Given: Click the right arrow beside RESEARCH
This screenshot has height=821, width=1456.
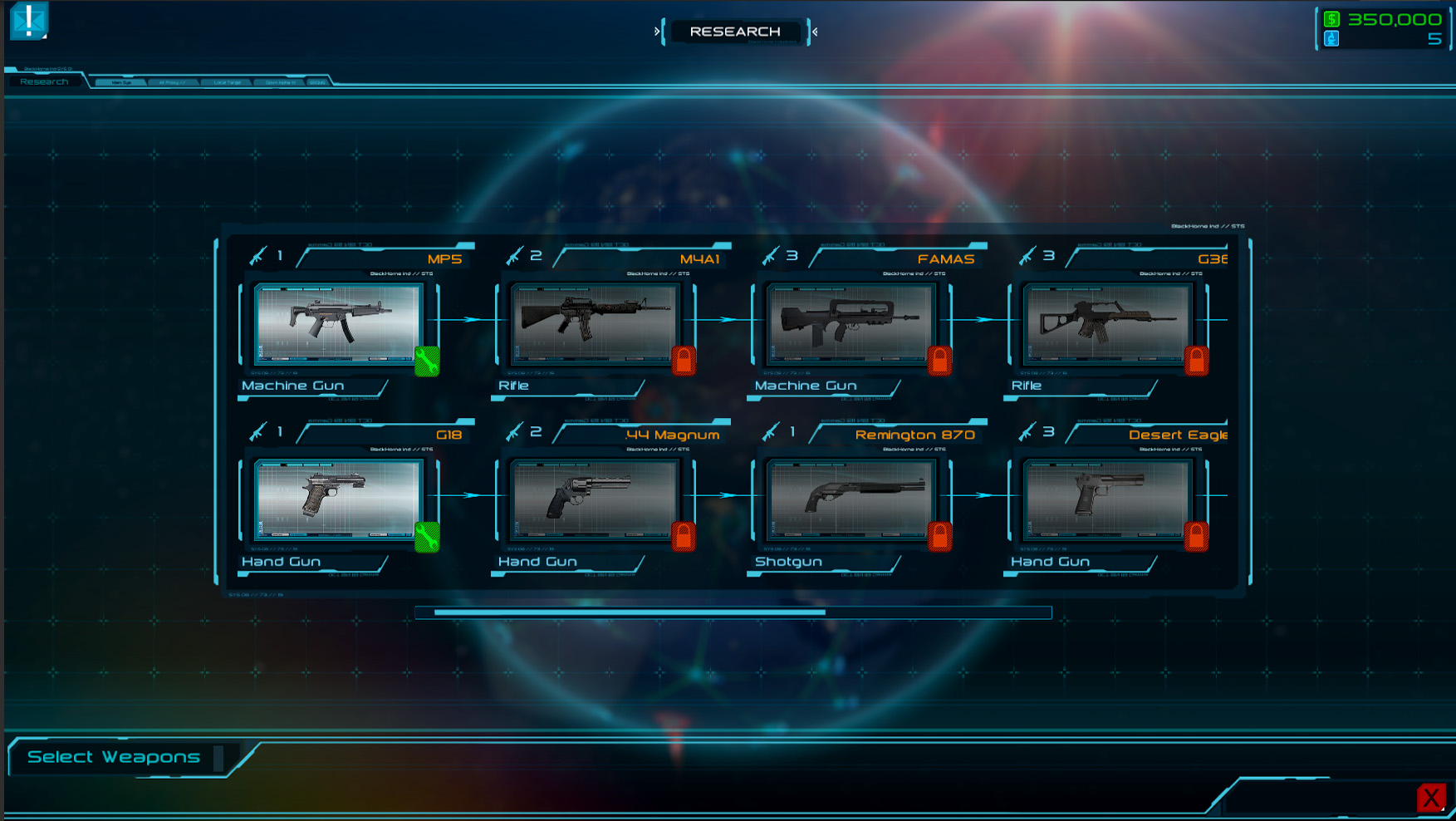Looking at the screenshot, I should (815, 32).
